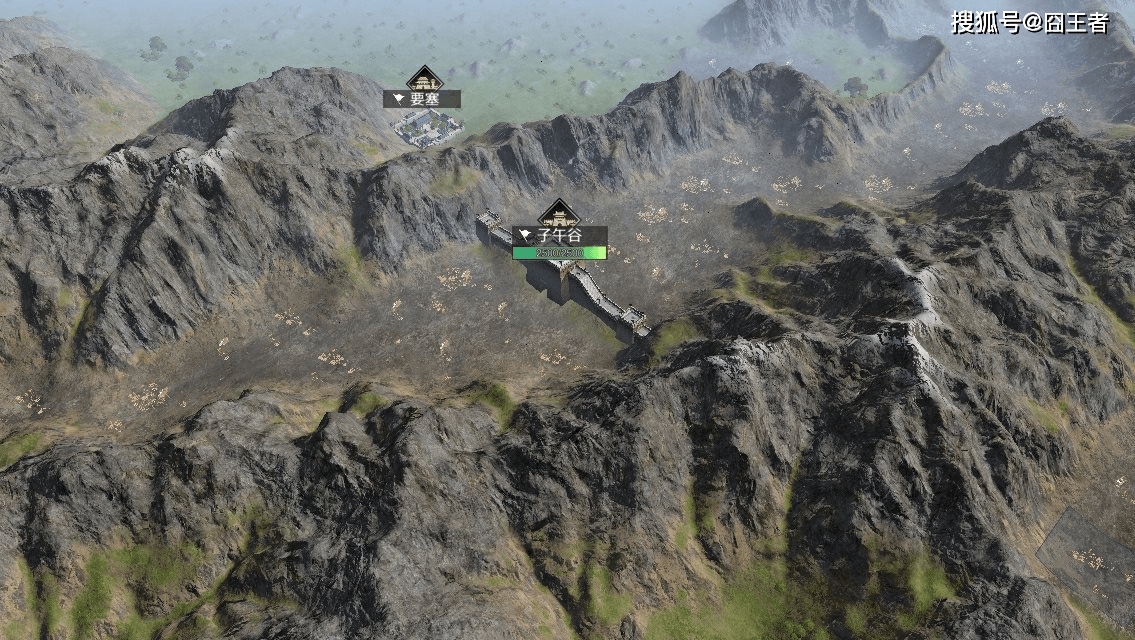Select the 要塞 fortress map label
This screenshot has height=640, width=1135.
pos(422,99)
